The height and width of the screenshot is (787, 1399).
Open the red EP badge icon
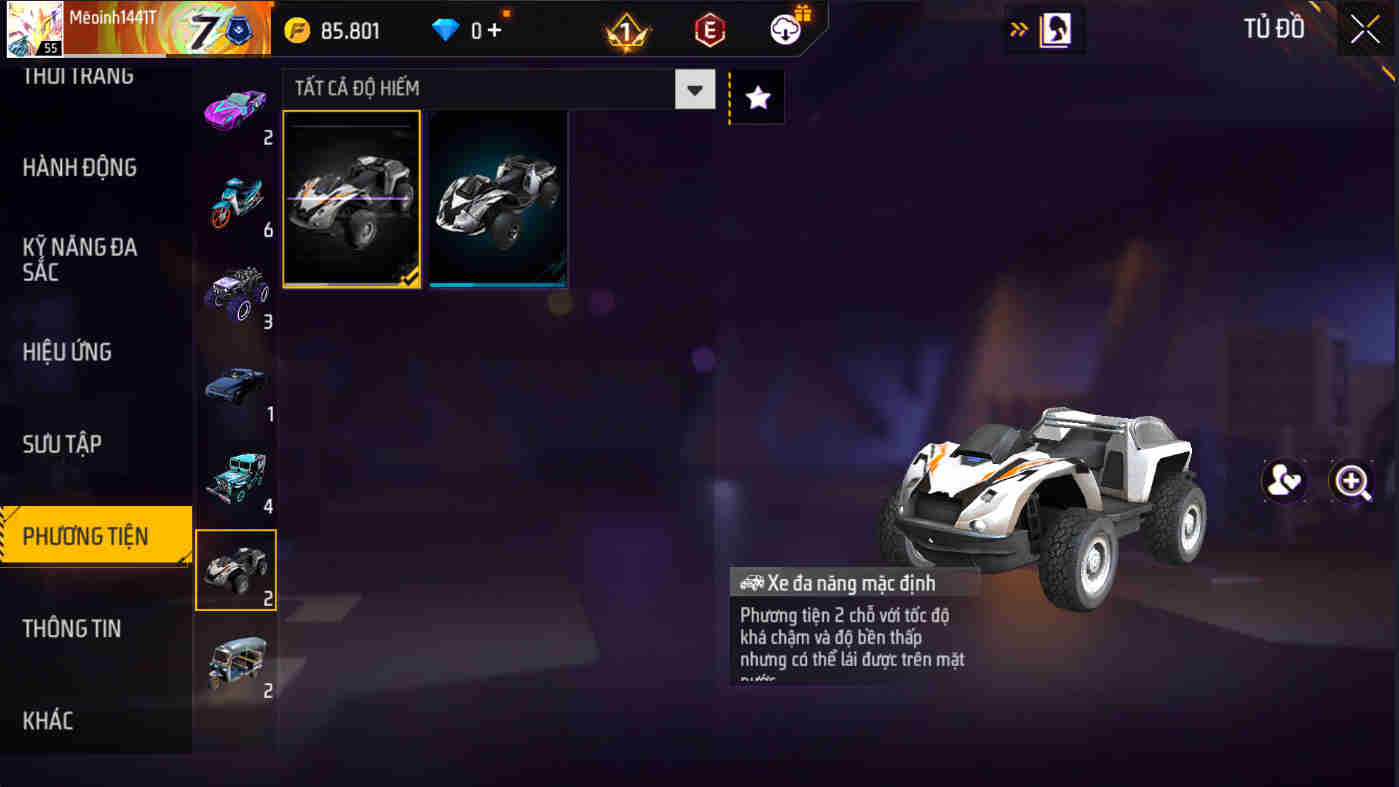[711, 29]
